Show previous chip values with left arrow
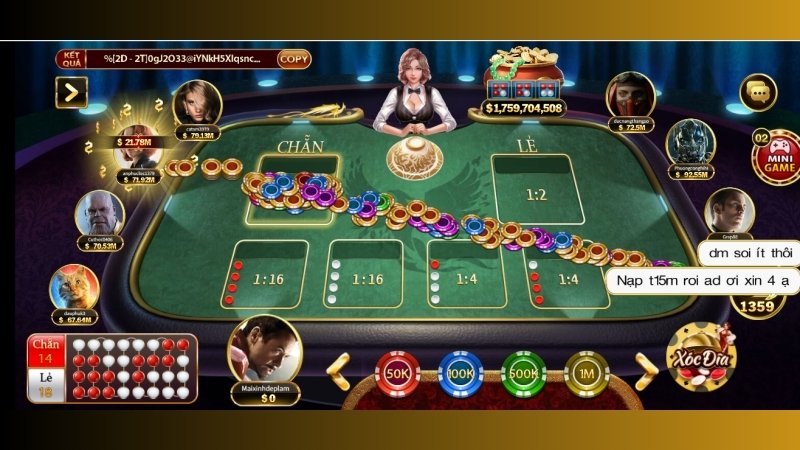This screenshot has width=800, height=450. tap(340, 371)
